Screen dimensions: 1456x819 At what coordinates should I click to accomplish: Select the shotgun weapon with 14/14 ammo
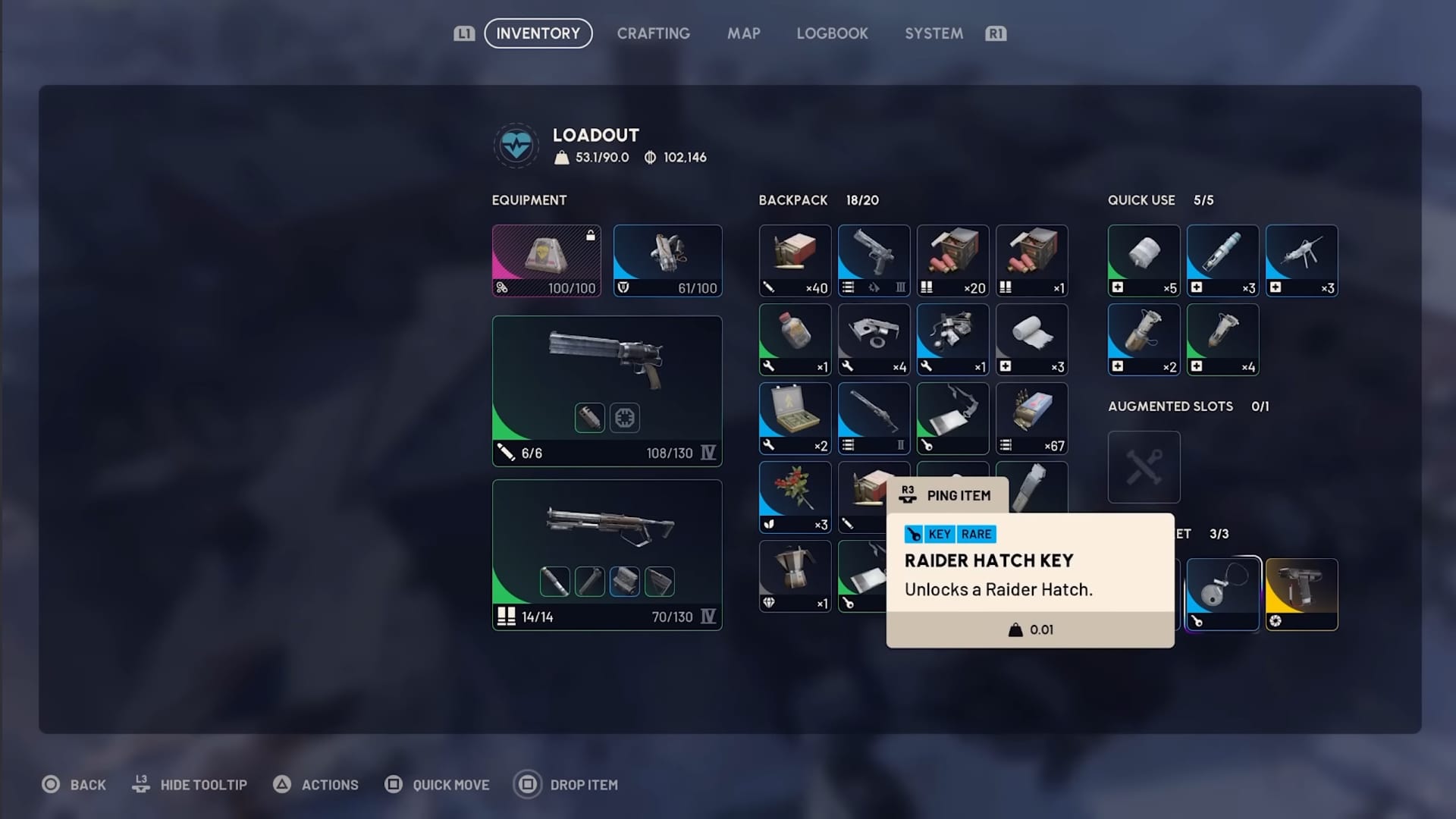coord(607,554)
